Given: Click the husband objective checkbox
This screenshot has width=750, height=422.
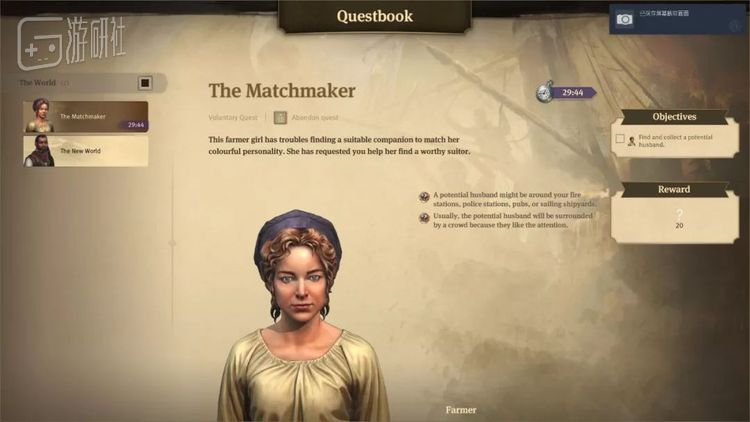Looking at the screenshot, I should (x=620, y=139).
